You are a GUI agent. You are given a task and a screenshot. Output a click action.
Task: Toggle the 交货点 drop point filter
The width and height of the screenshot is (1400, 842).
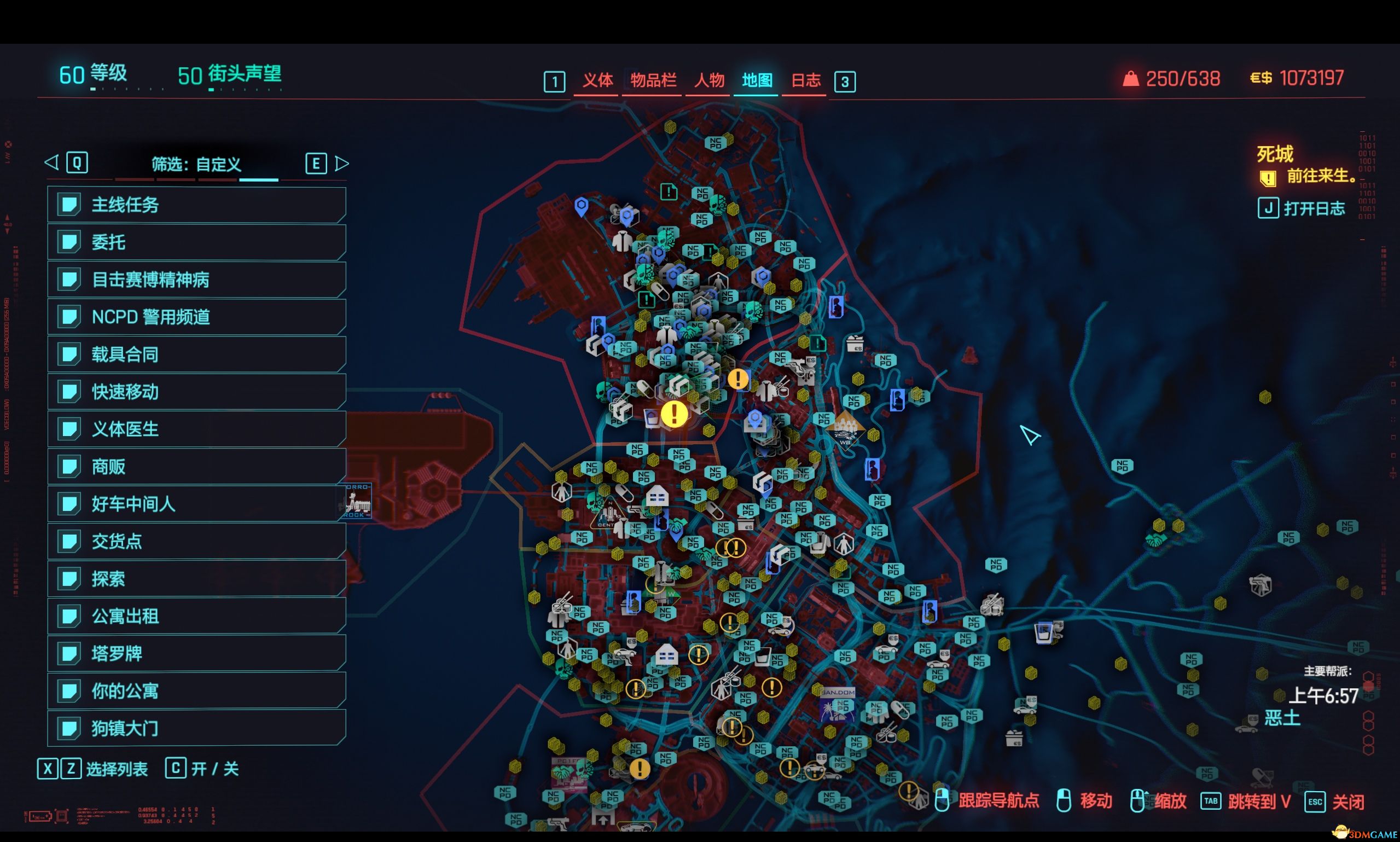(196, 541)
